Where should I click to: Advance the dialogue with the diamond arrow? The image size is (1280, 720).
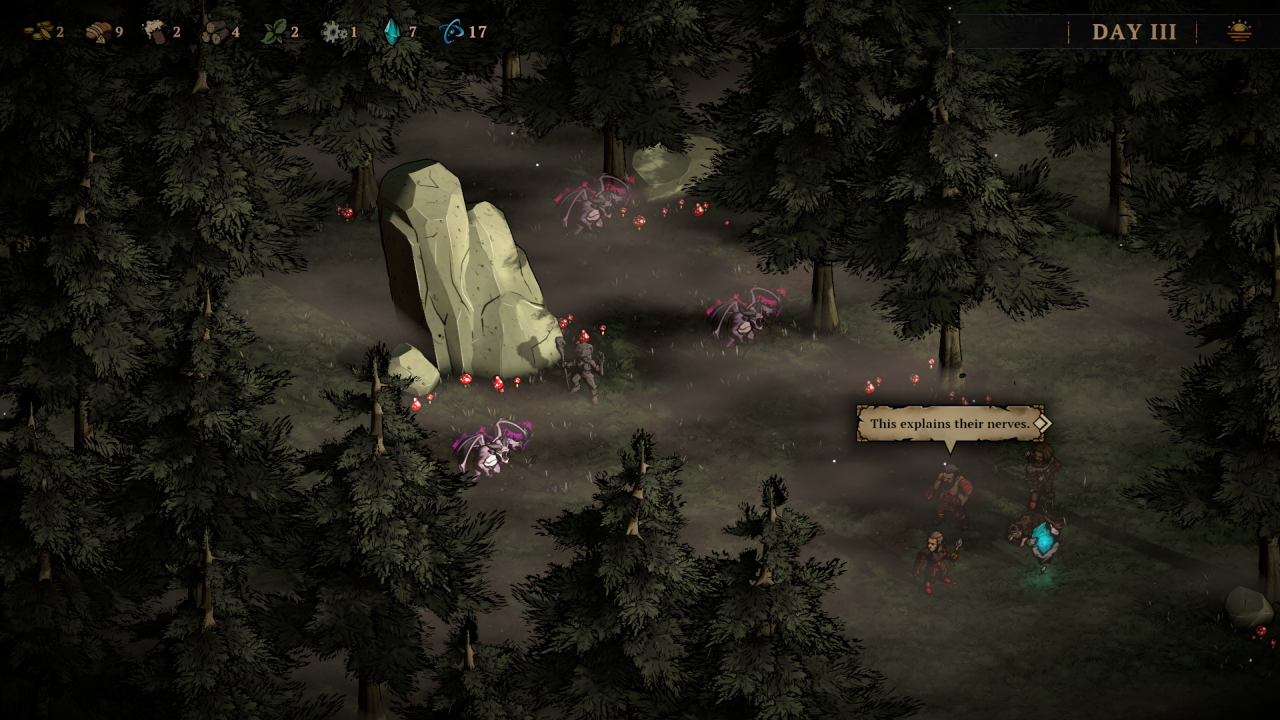[x=1041, y=423]
